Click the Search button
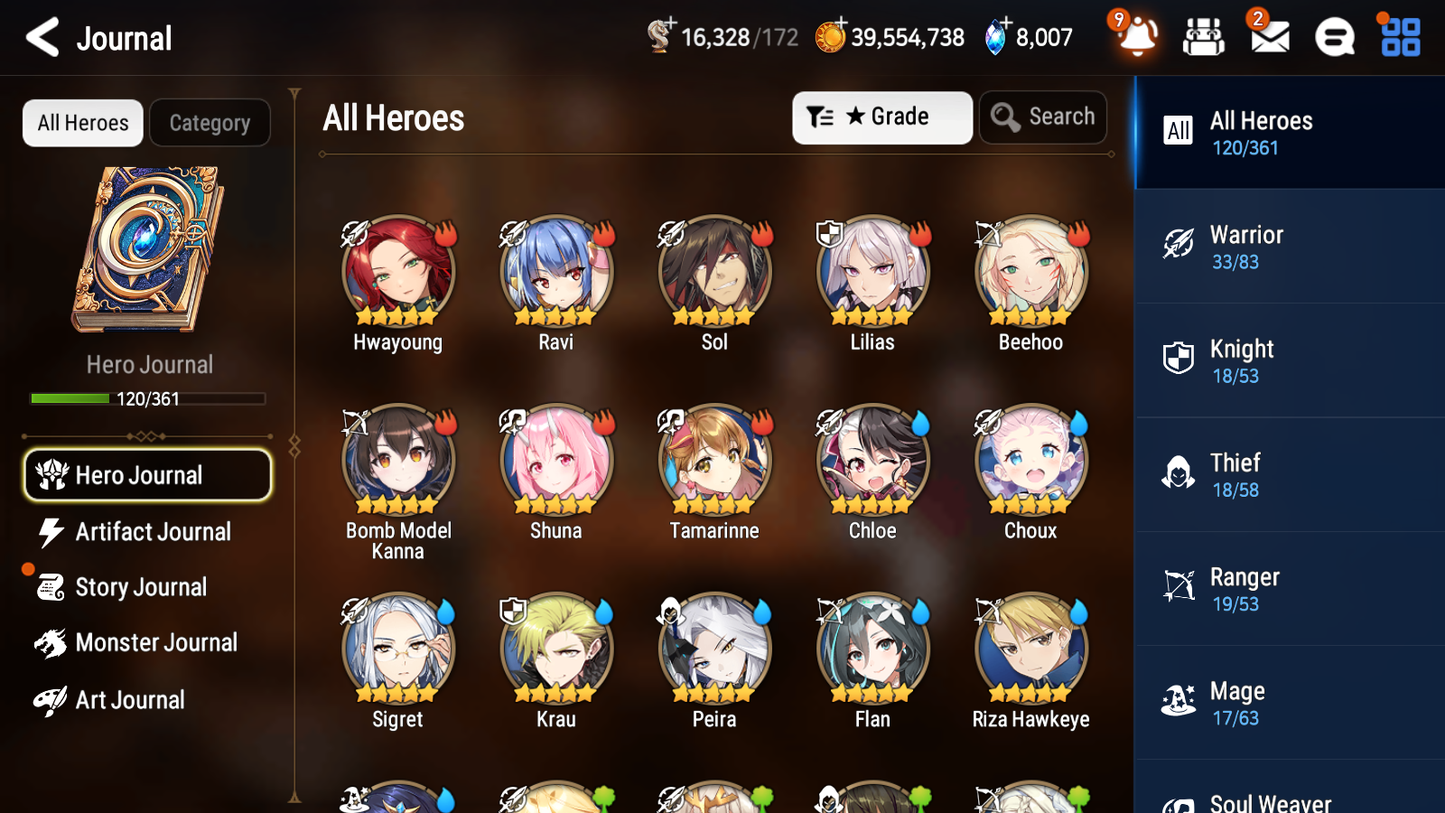The width and height of the screenshot is (1445, 813). pyautogui.click(x=1043, y=117)
